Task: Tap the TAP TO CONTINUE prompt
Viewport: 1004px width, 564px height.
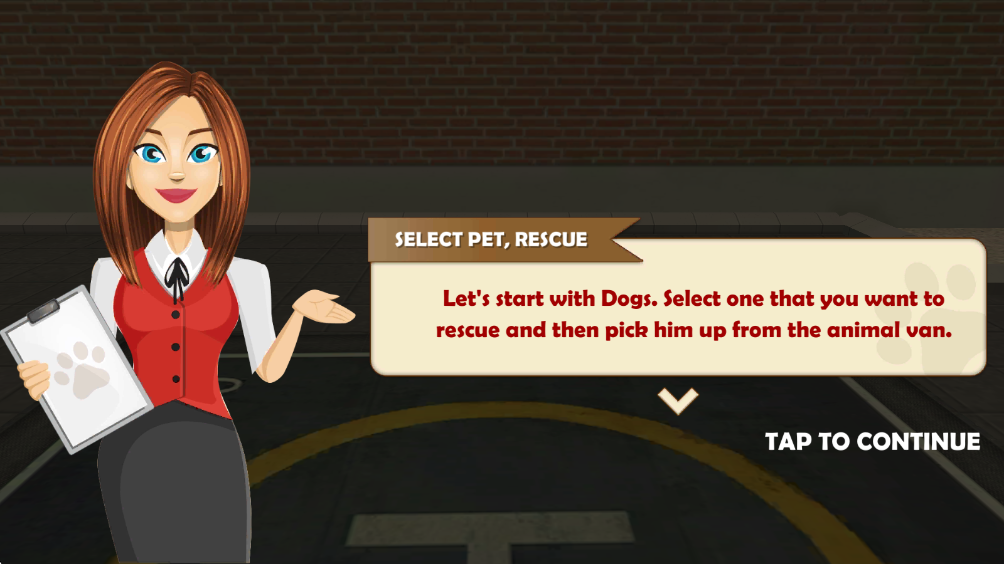Action: pyautogui.click(x=872, y=441)
